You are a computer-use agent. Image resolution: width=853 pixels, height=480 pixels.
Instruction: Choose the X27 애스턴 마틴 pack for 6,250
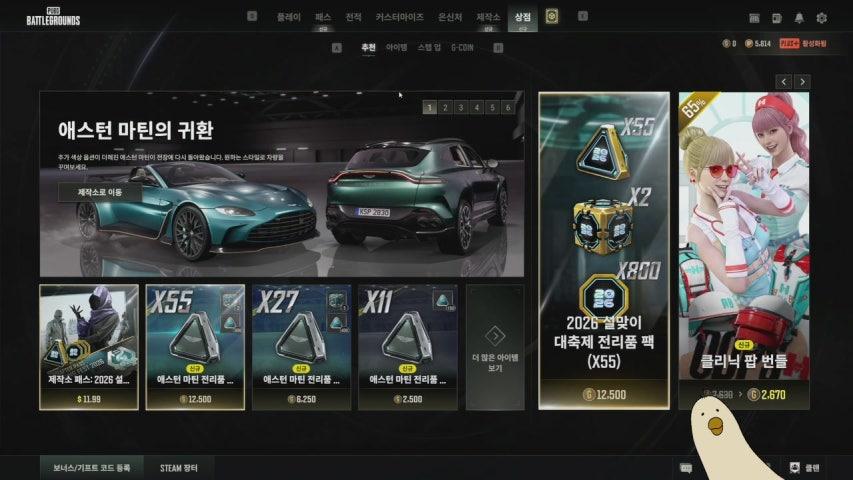[301, 347]
